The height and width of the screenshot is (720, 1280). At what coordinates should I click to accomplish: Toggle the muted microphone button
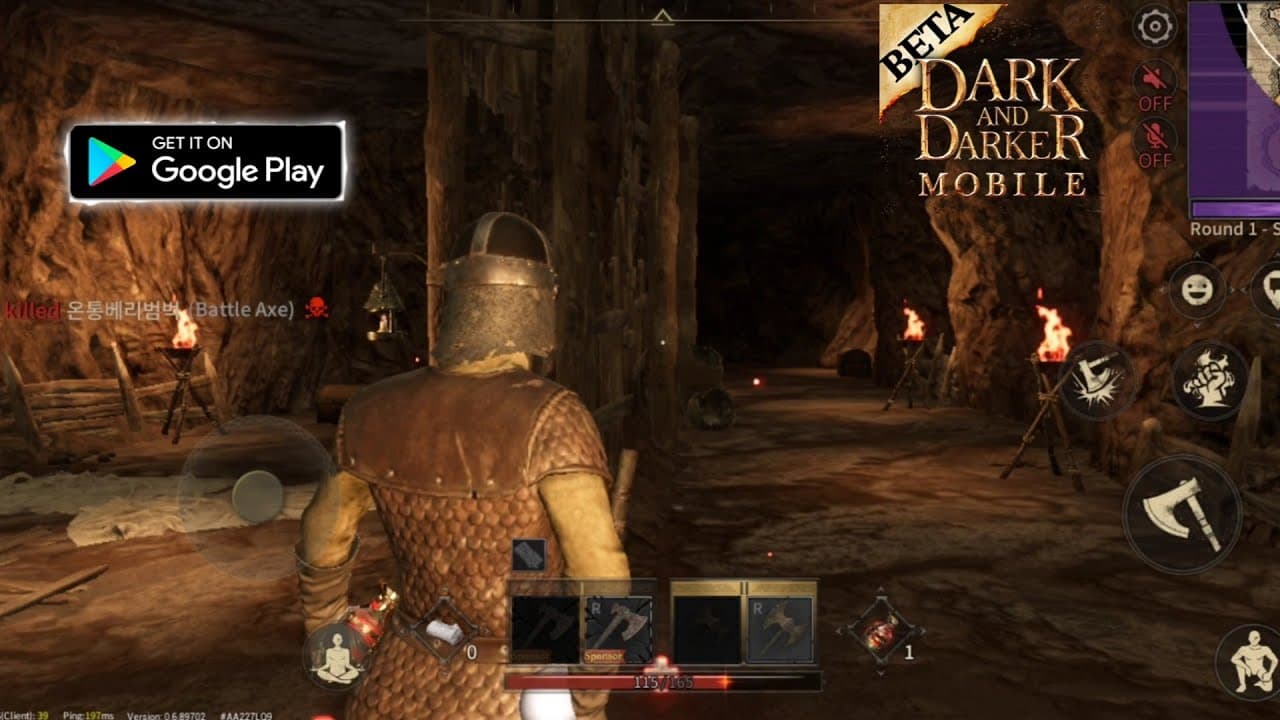pos(1154,141)
